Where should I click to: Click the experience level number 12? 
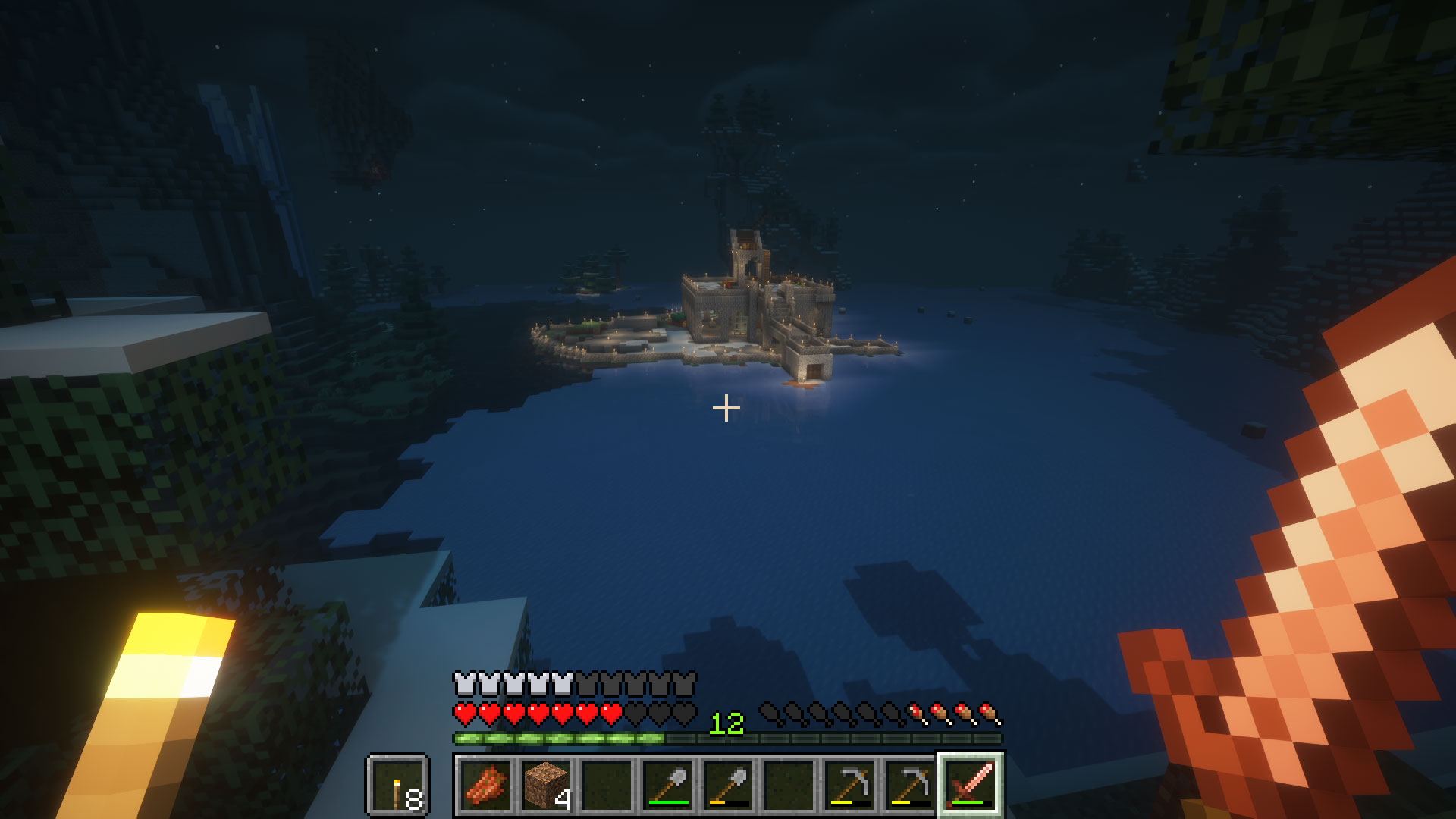(x=726, y=723)
